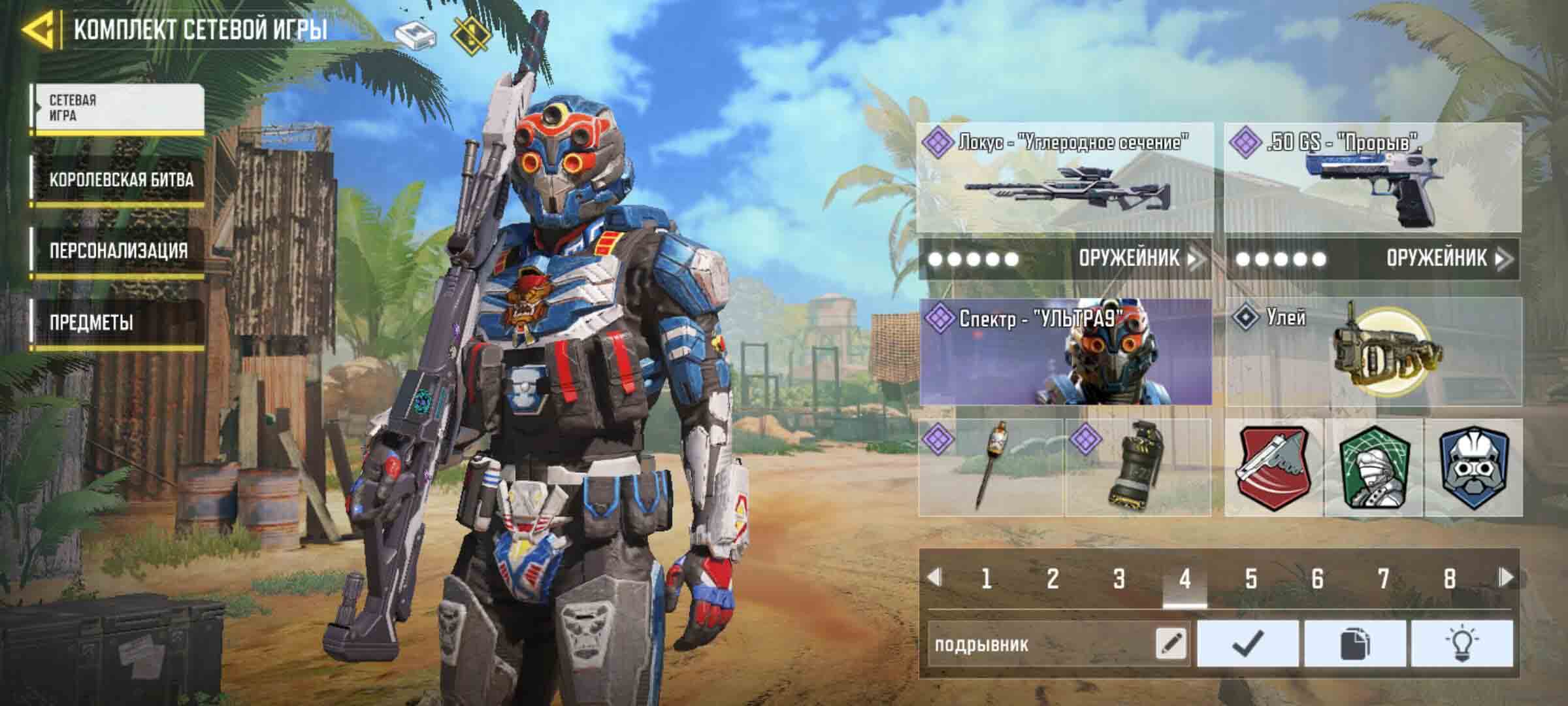Rename loadout with the pencil icon
This screenshot has height=706, width=1568.
pos(1171,644)
